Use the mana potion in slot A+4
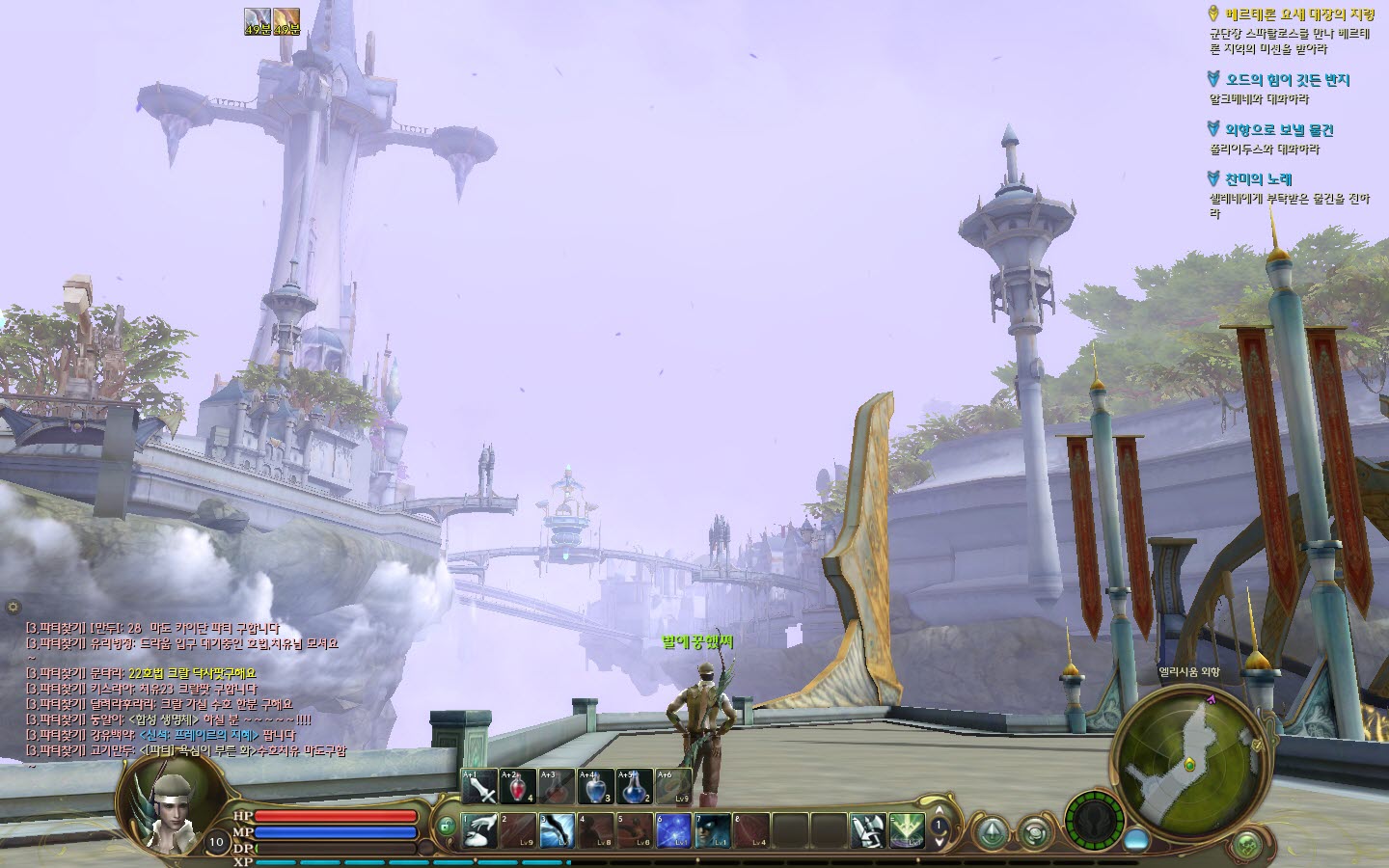Screen dimensions: 1389x868 point(596,787)
